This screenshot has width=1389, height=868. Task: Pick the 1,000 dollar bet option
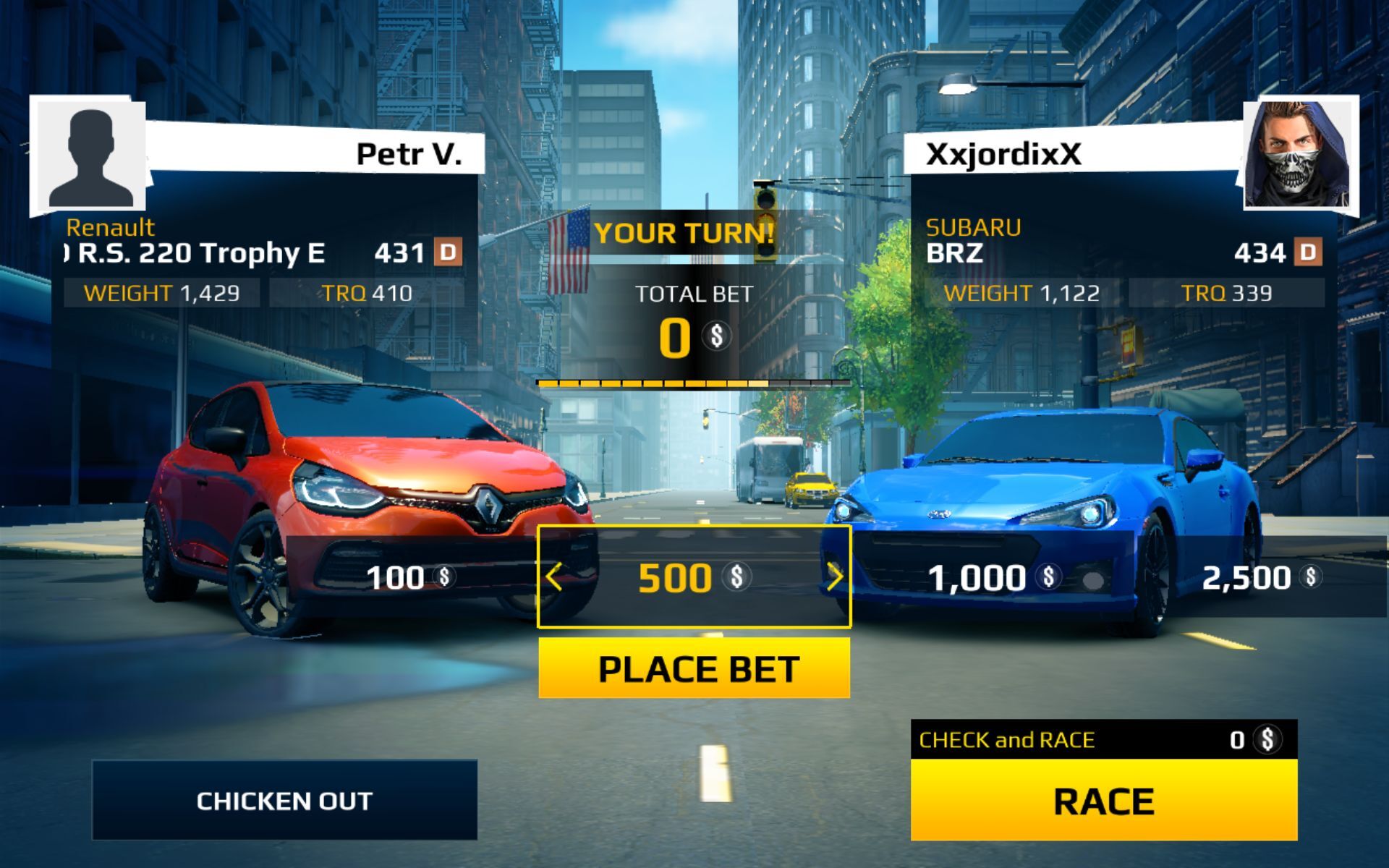tap(990, 577)
